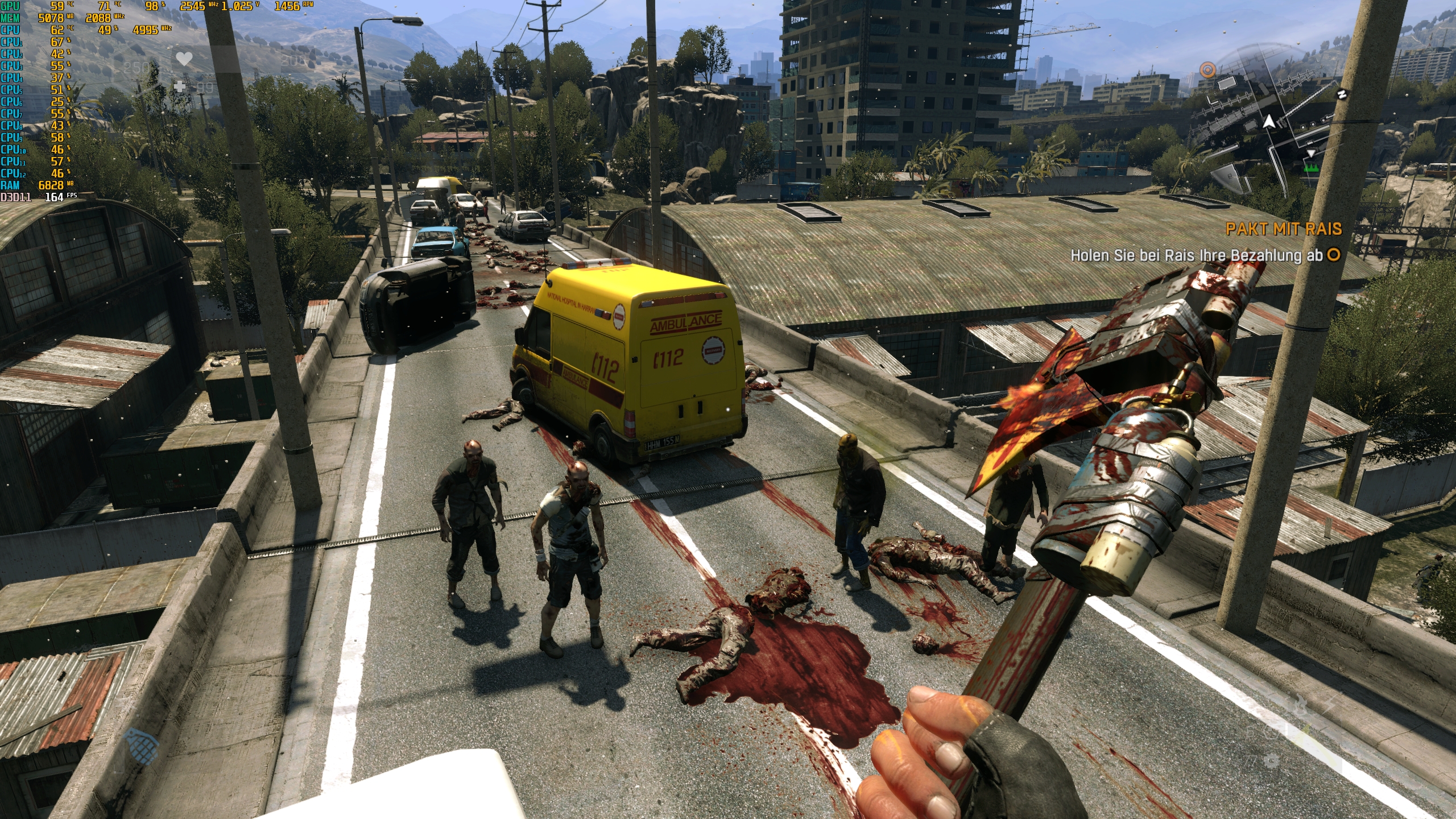Click the health heart icon
Screen dimensions: 1456x819
click(x=184, y=59)
